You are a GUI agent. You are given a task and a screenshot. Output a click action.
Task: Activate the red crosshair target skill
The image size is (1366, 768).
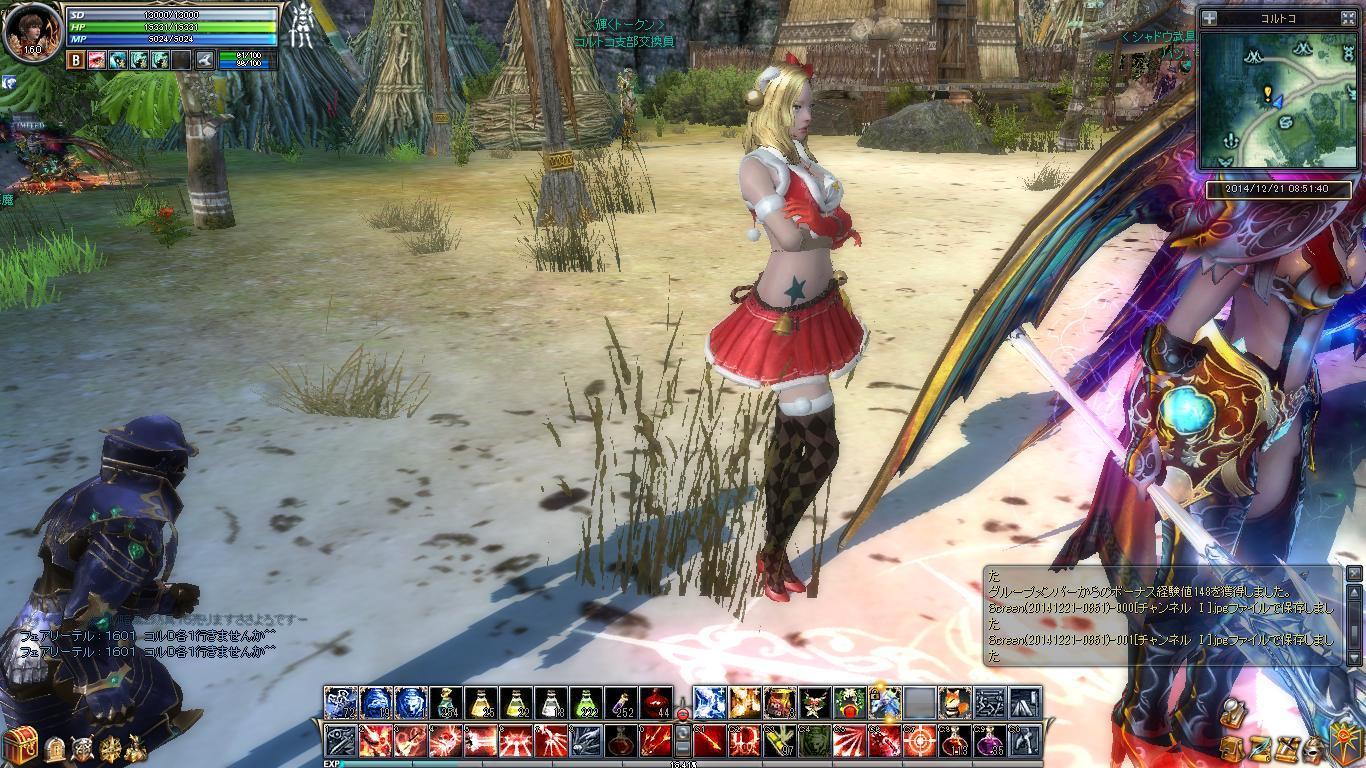click(x=919, y=741)
